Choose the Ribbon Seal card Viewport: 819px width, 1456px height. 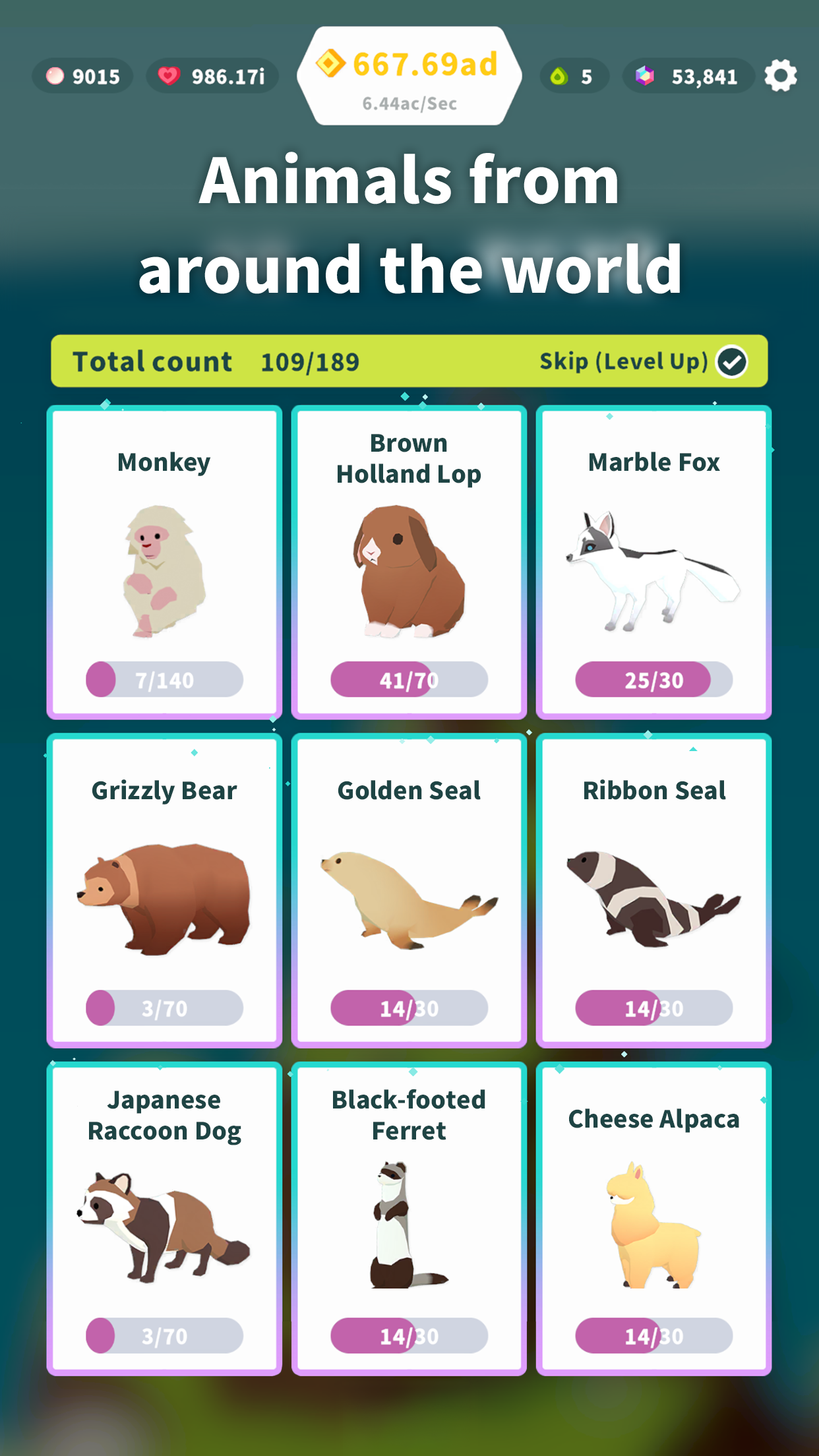coord(653,890)
